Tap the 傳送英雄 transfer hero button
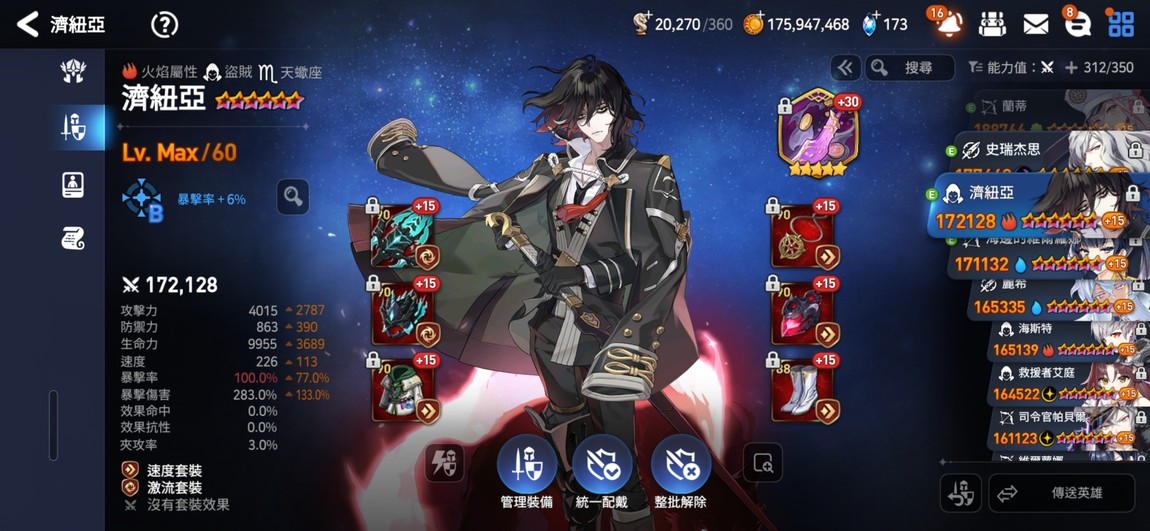Viewport: 1150px width, 531px height. click(x=1061, y=493)
